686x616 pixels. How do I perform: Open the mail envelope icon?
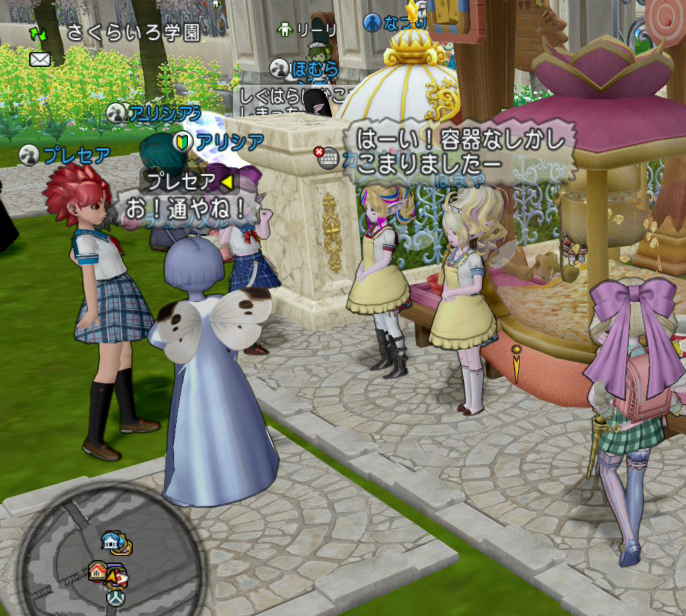[40, 59]
